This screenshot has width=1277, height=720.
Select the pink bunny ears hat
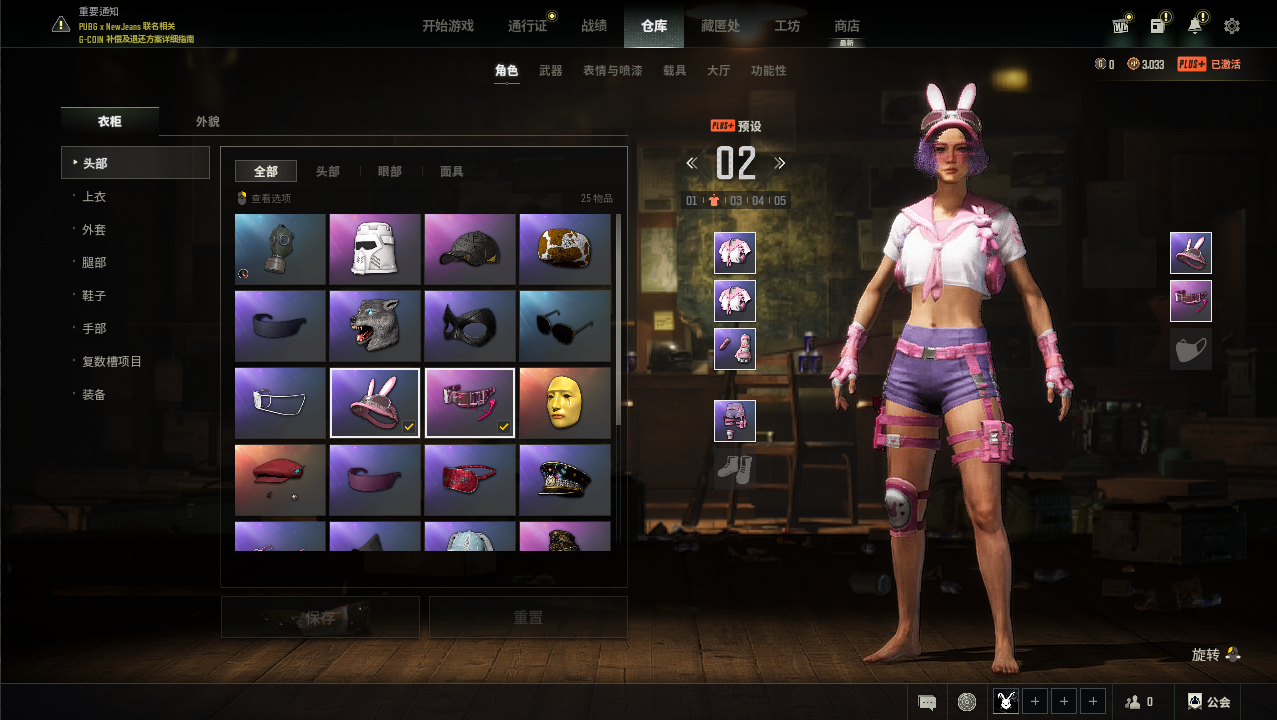click(375, 403)
